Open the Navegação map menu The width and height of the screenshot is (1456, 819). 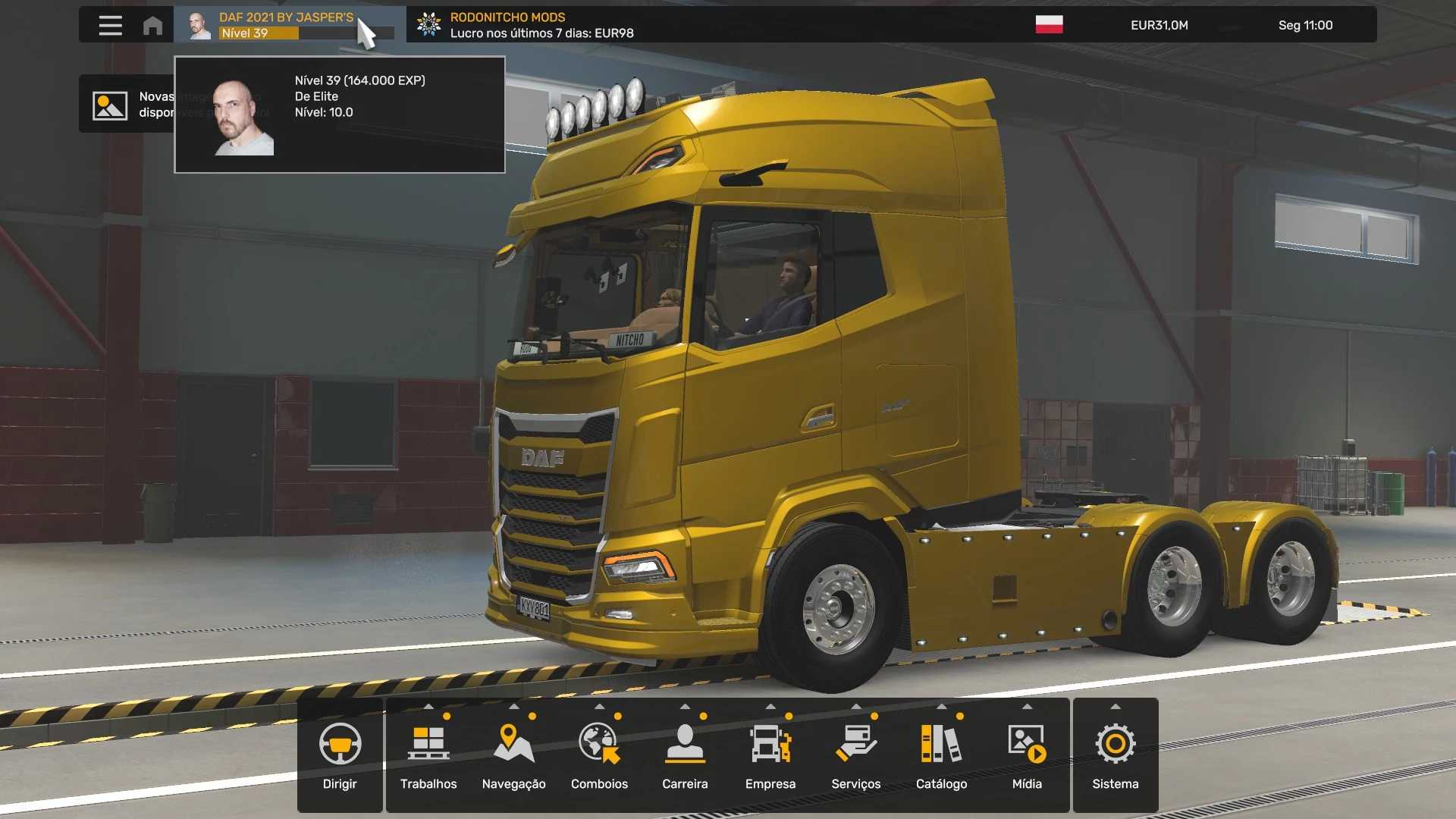click(514, 755)
